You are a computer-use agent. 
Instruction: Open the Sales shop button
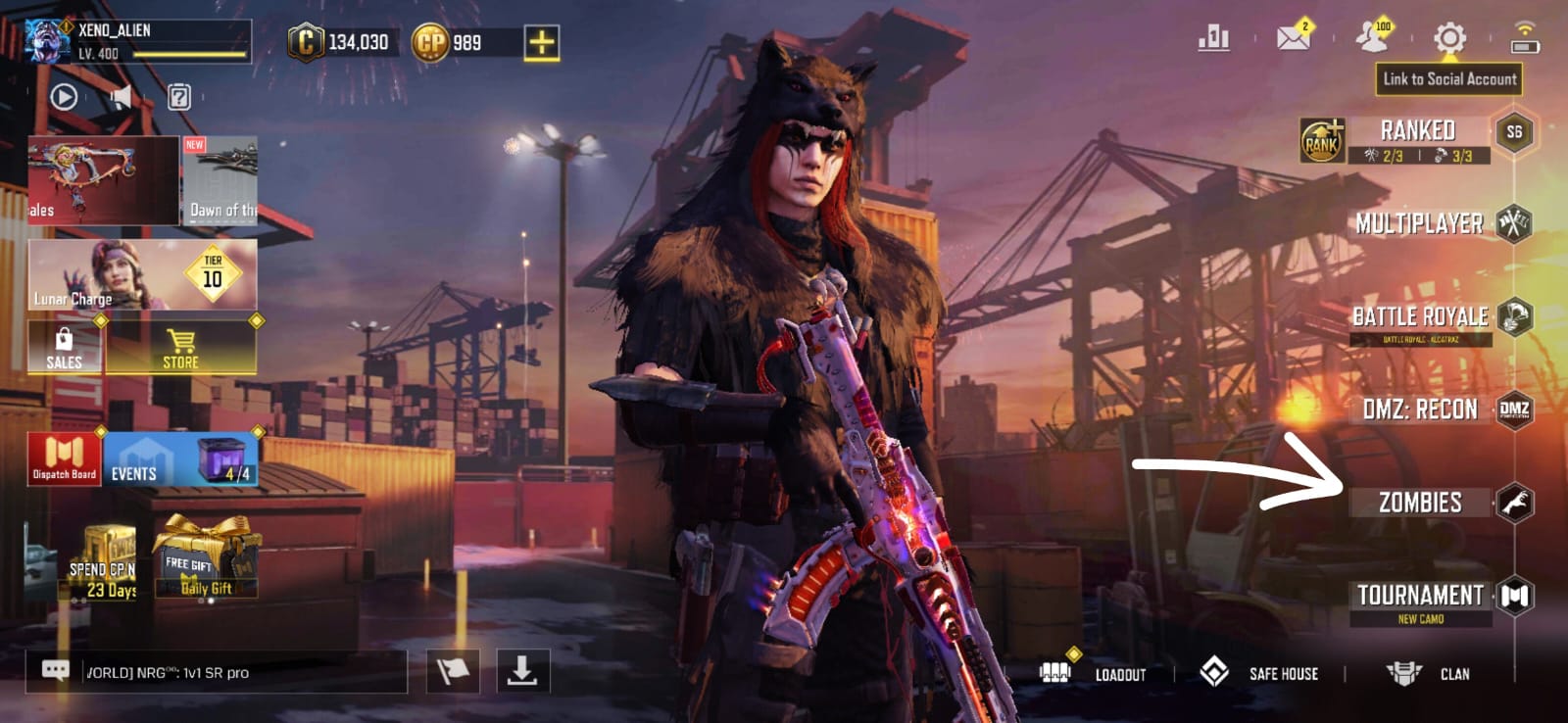coord(64,349)
